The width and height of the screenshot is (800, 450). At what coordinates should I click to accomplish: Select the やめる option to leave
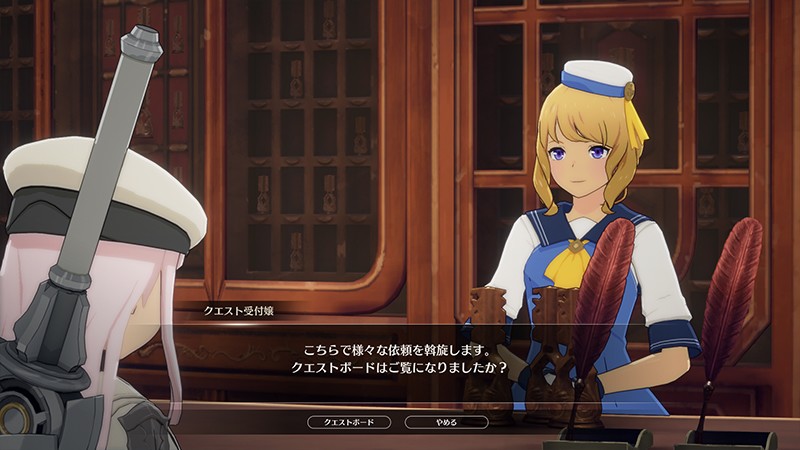click(x=446, y=422)
